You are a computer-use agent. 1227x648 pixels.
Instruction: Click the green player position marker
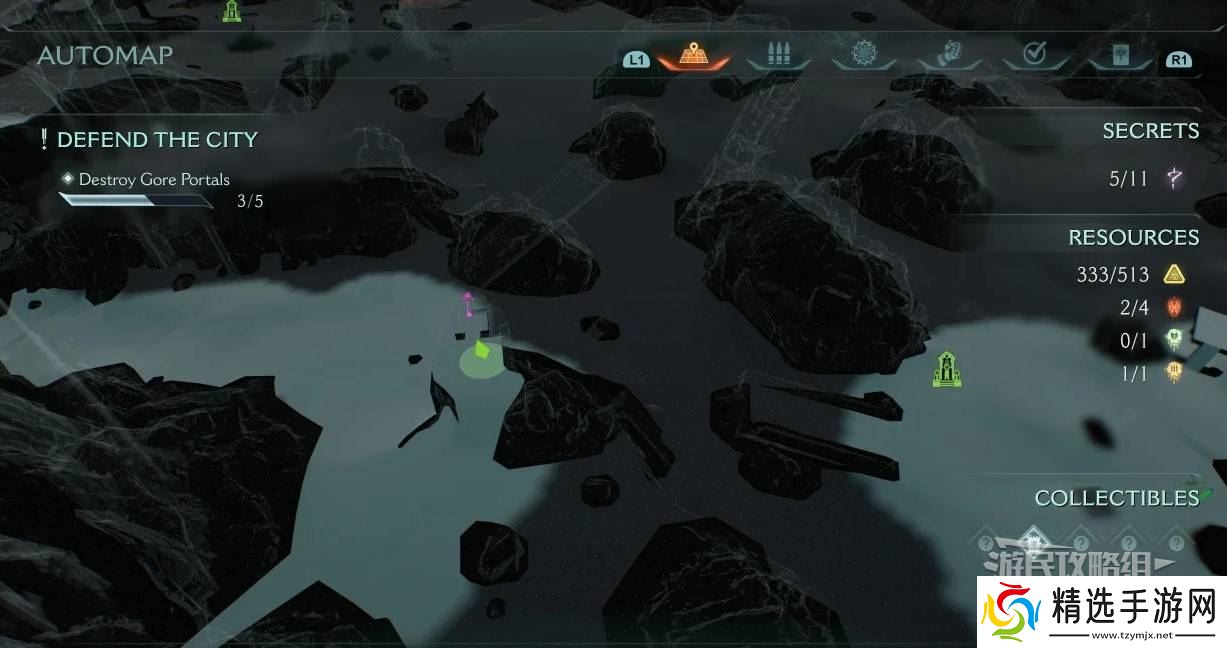pos(482,352)
